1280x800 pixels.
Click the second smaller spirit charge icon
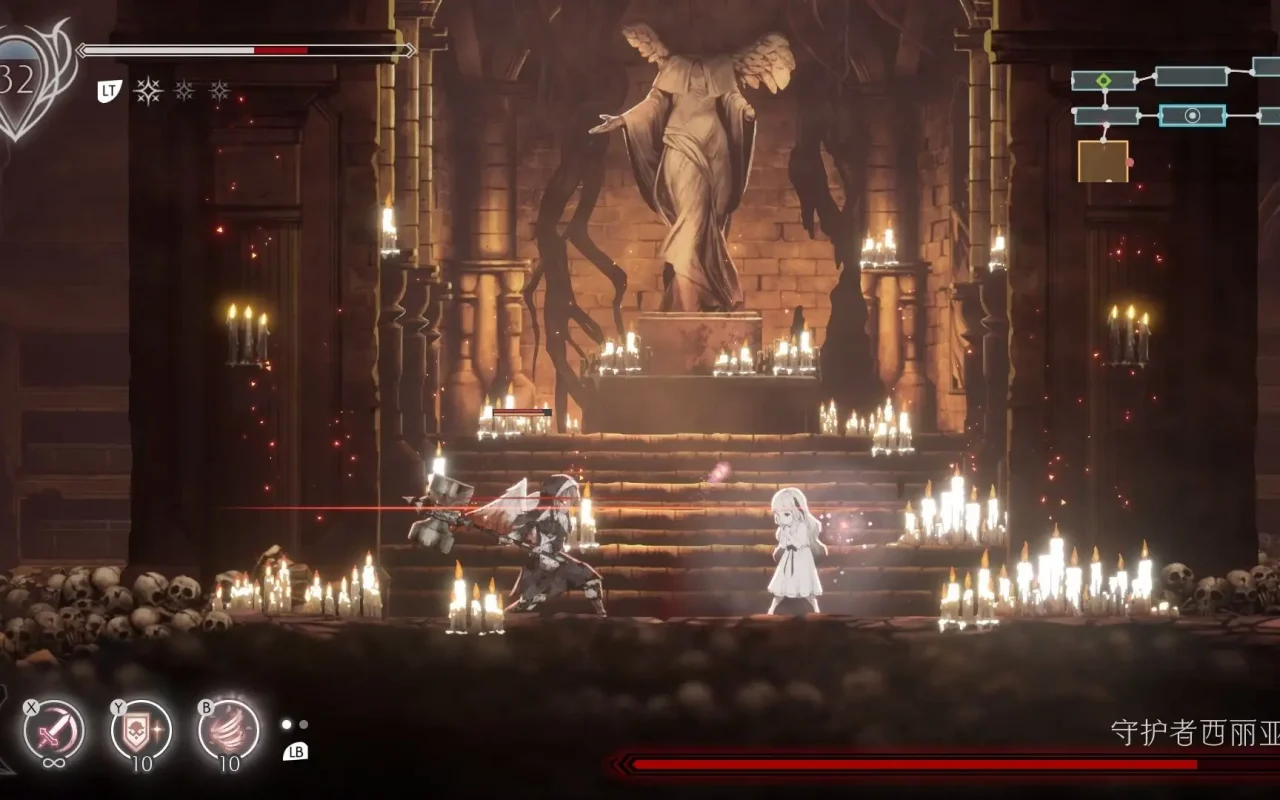point(184,92)
